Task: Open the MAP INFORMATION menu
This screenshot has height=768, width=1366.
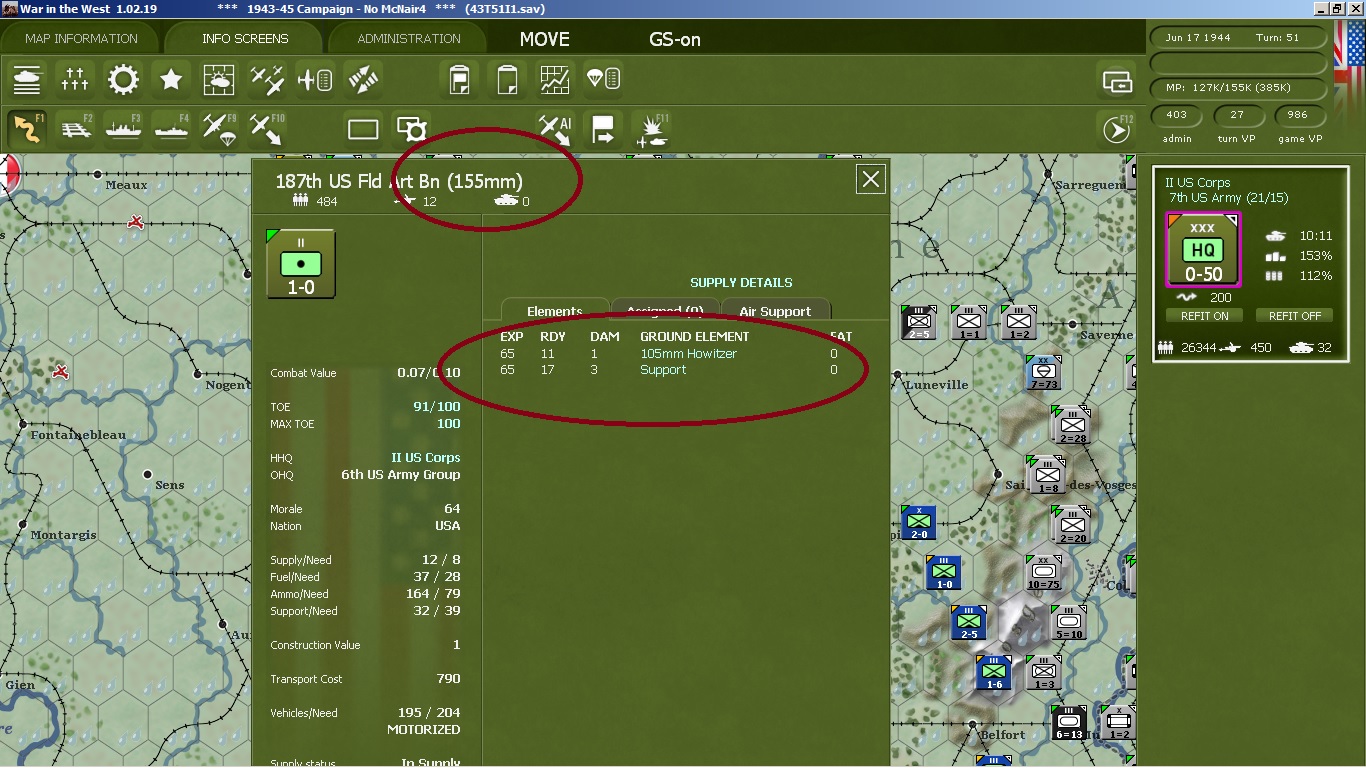Action: tap(82, 38)
